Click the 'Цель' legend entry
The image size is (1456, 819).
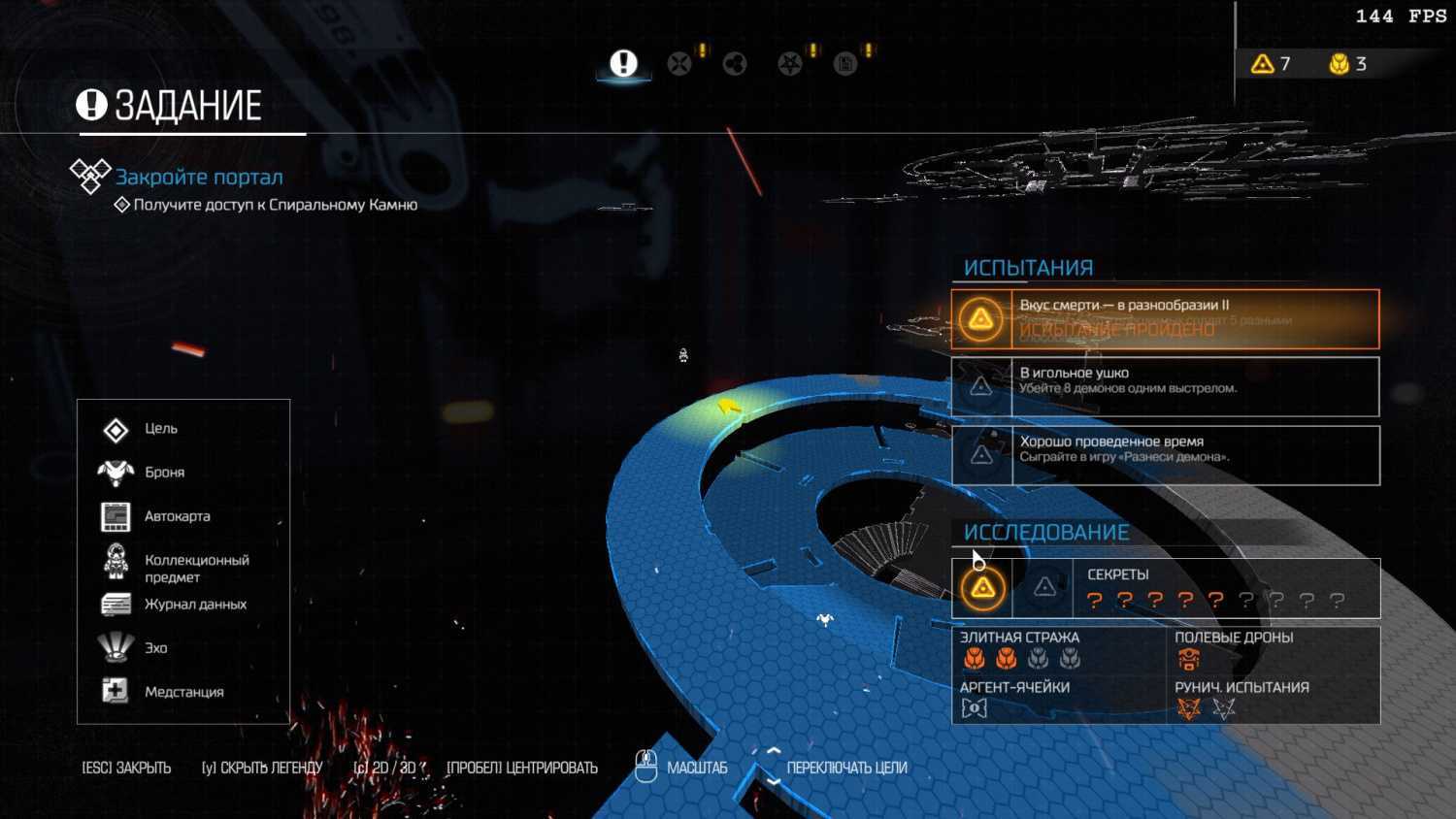click(160, 429)
